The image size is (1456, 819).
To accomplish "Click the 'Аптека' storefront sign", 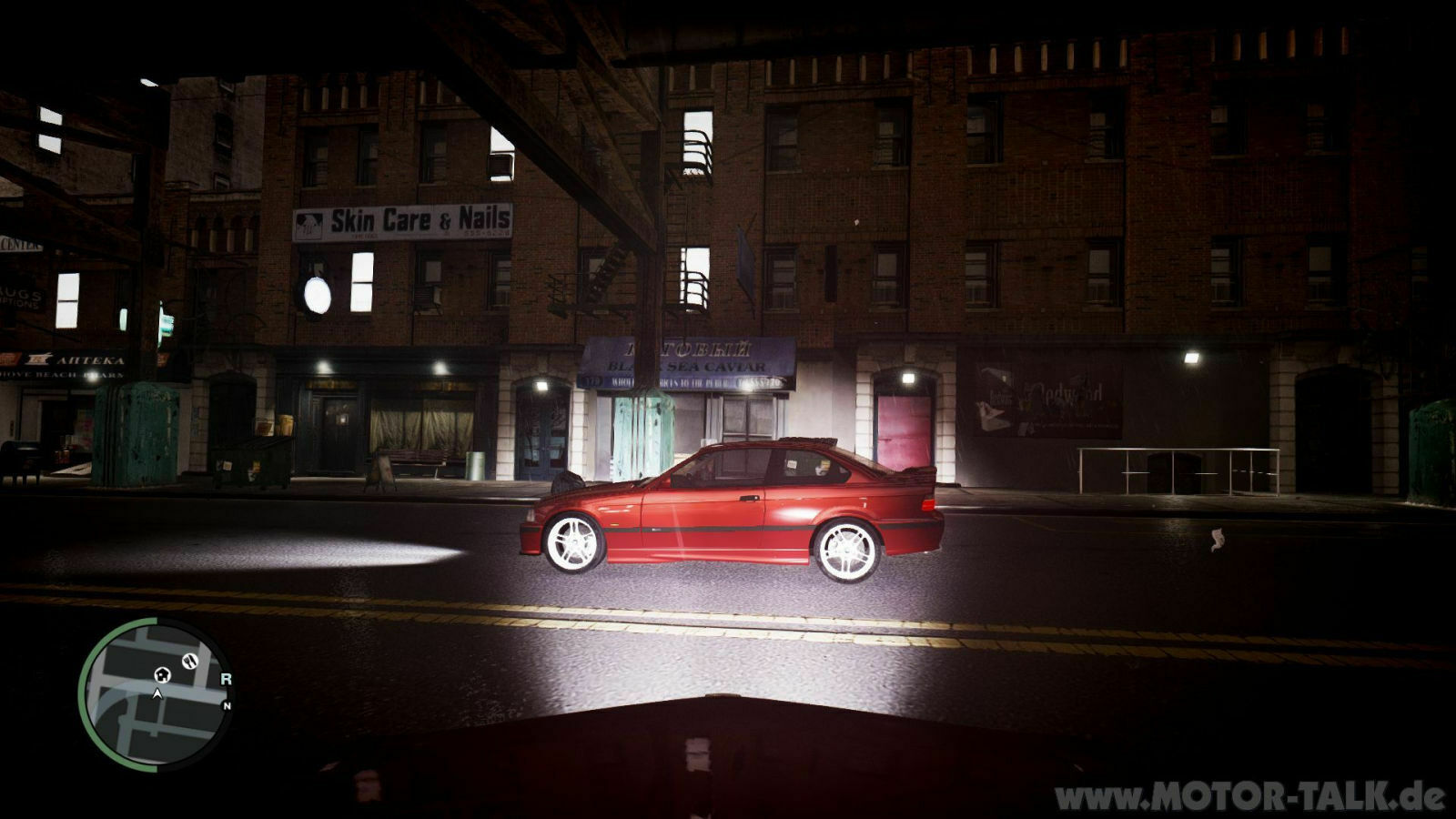I will pos(90,359).
